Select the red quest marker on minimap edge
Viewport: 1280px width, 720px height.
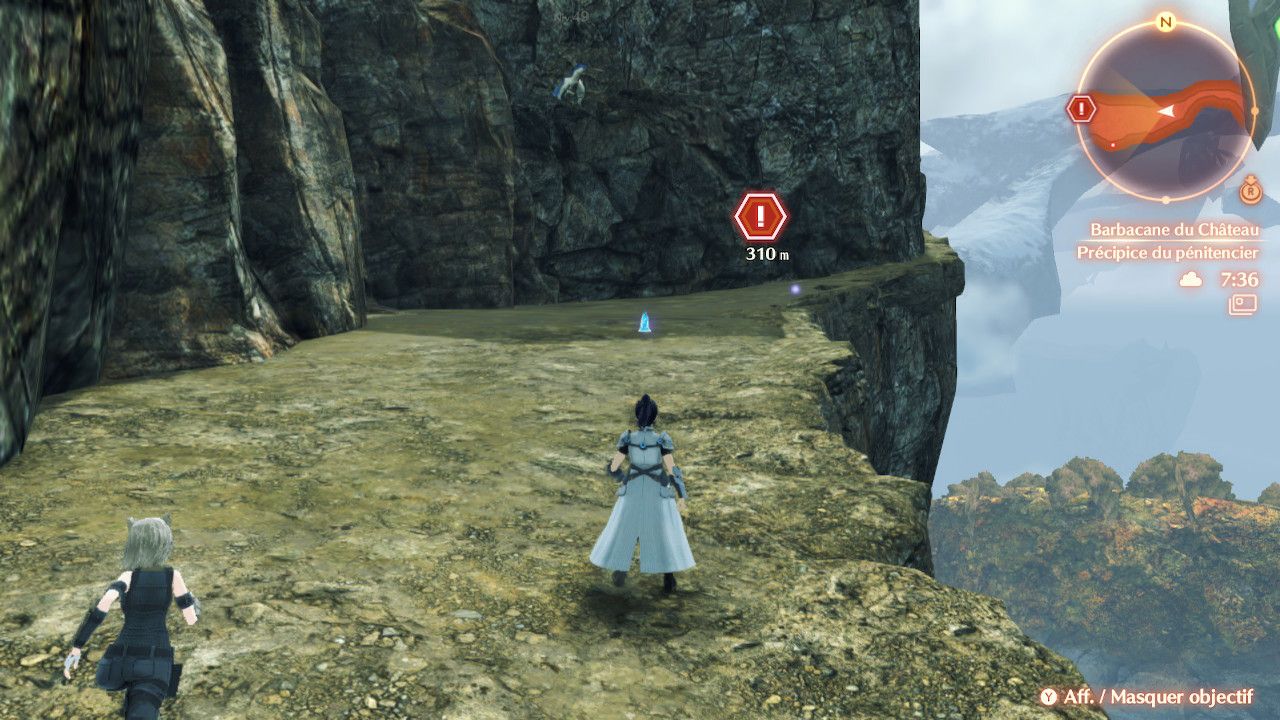(1081, 108)
